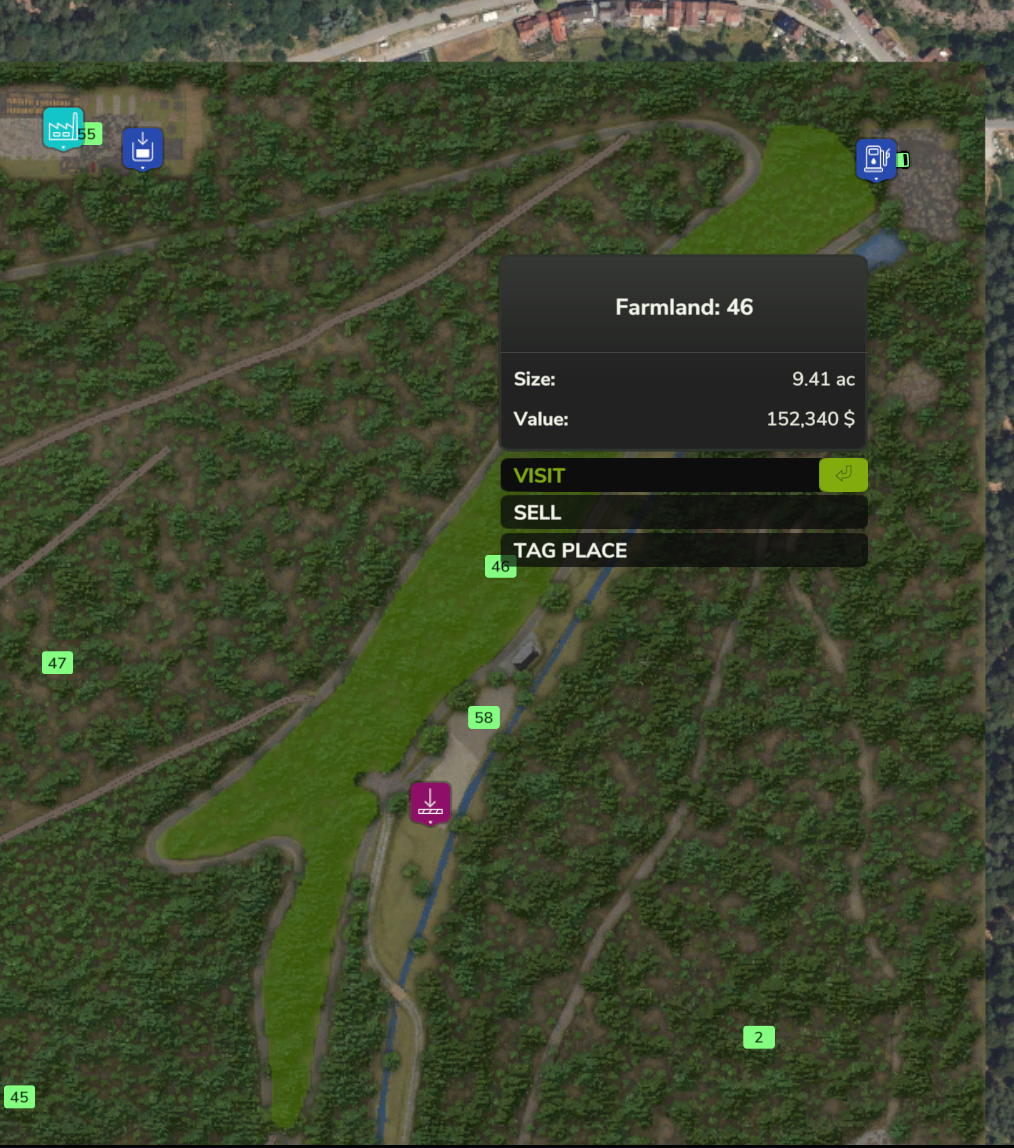This screenshot has height=1148, width=1014.
Task: Click farmland number 58 label
Action: (484, 718)
